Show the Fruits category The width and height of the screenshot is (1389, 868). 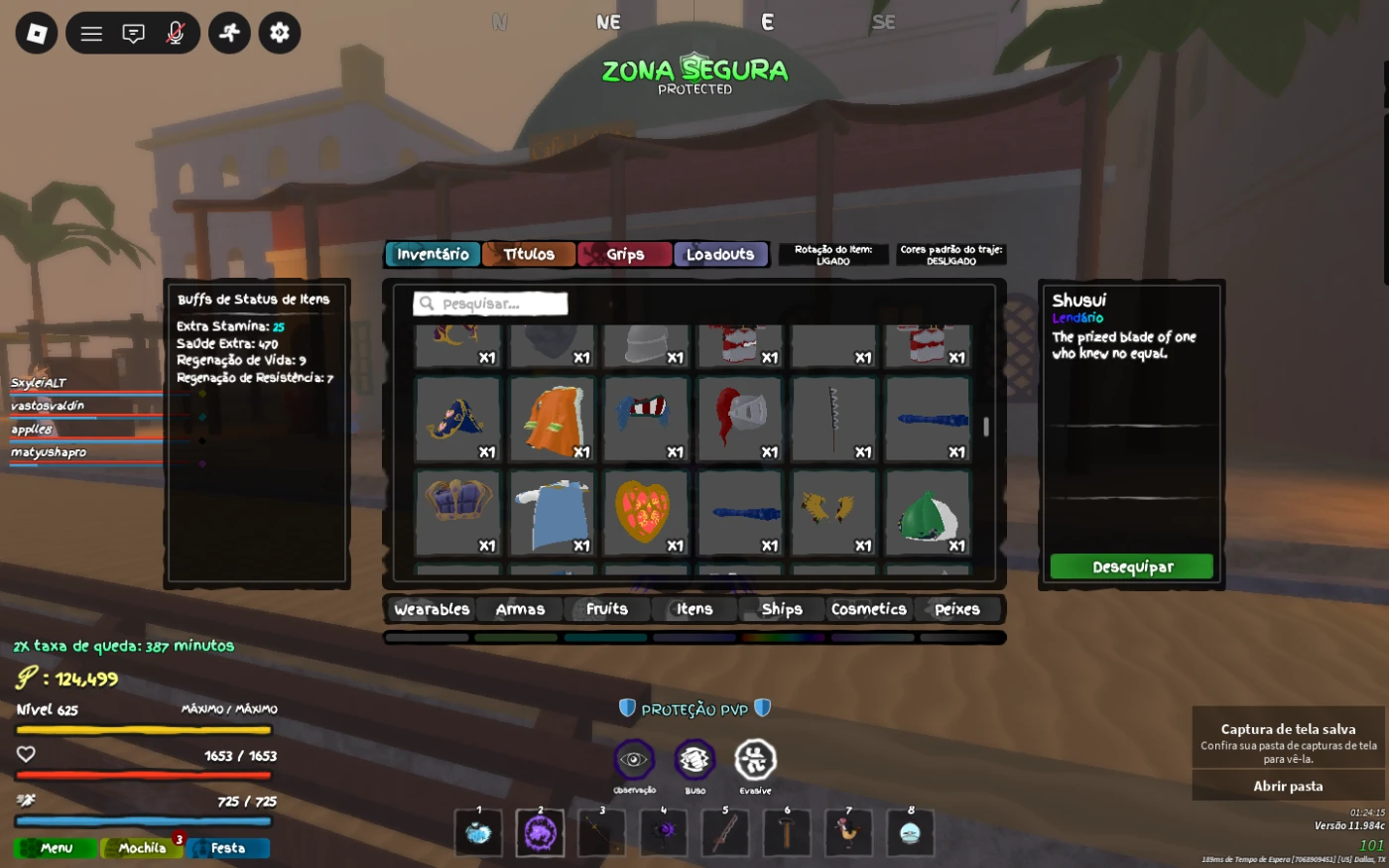(607, 609)
